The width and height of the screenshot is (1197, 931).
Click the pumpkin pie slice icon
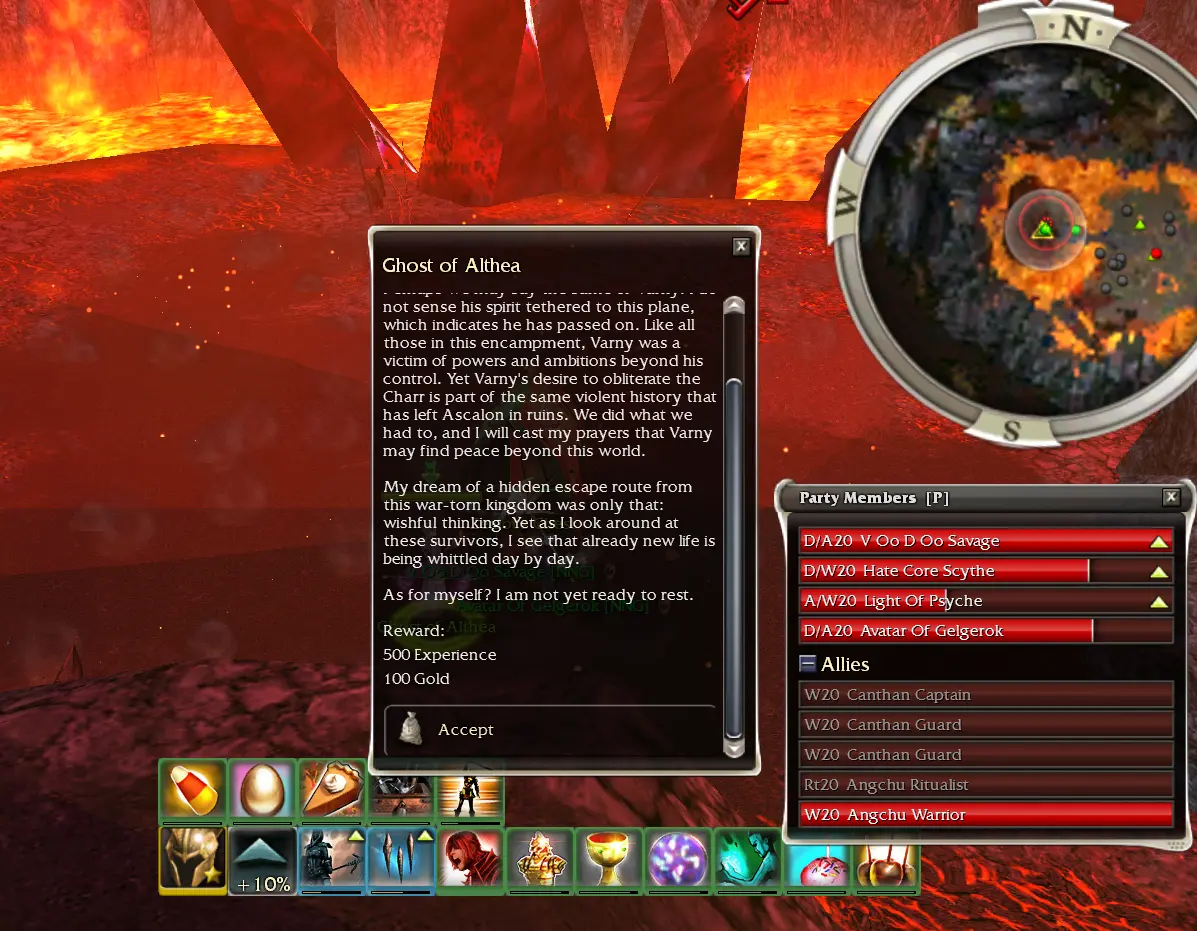point(331,791)
